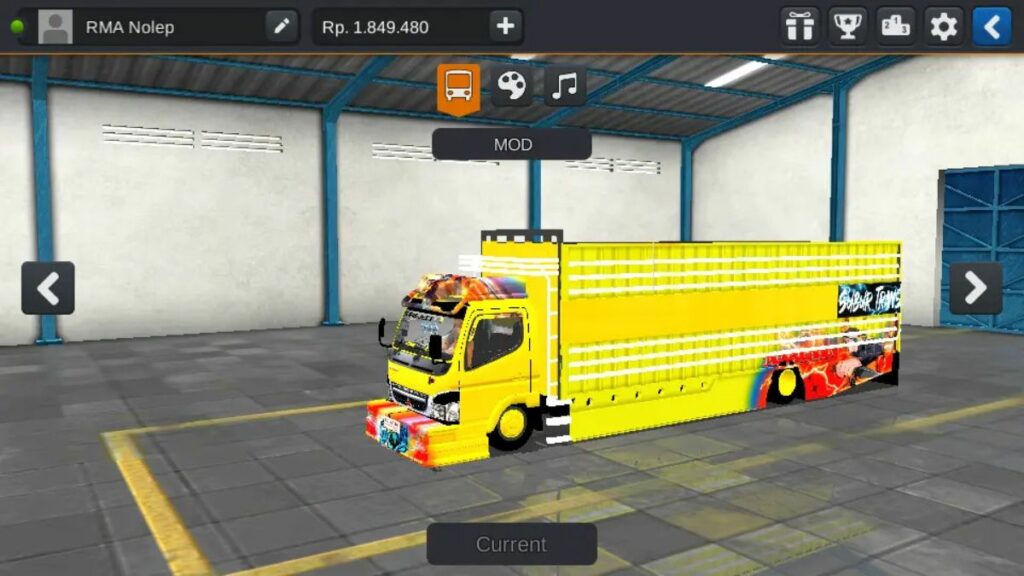Click the MOD label button
The height and width of the screenshot is (576, 1024).
pos(512,145)
